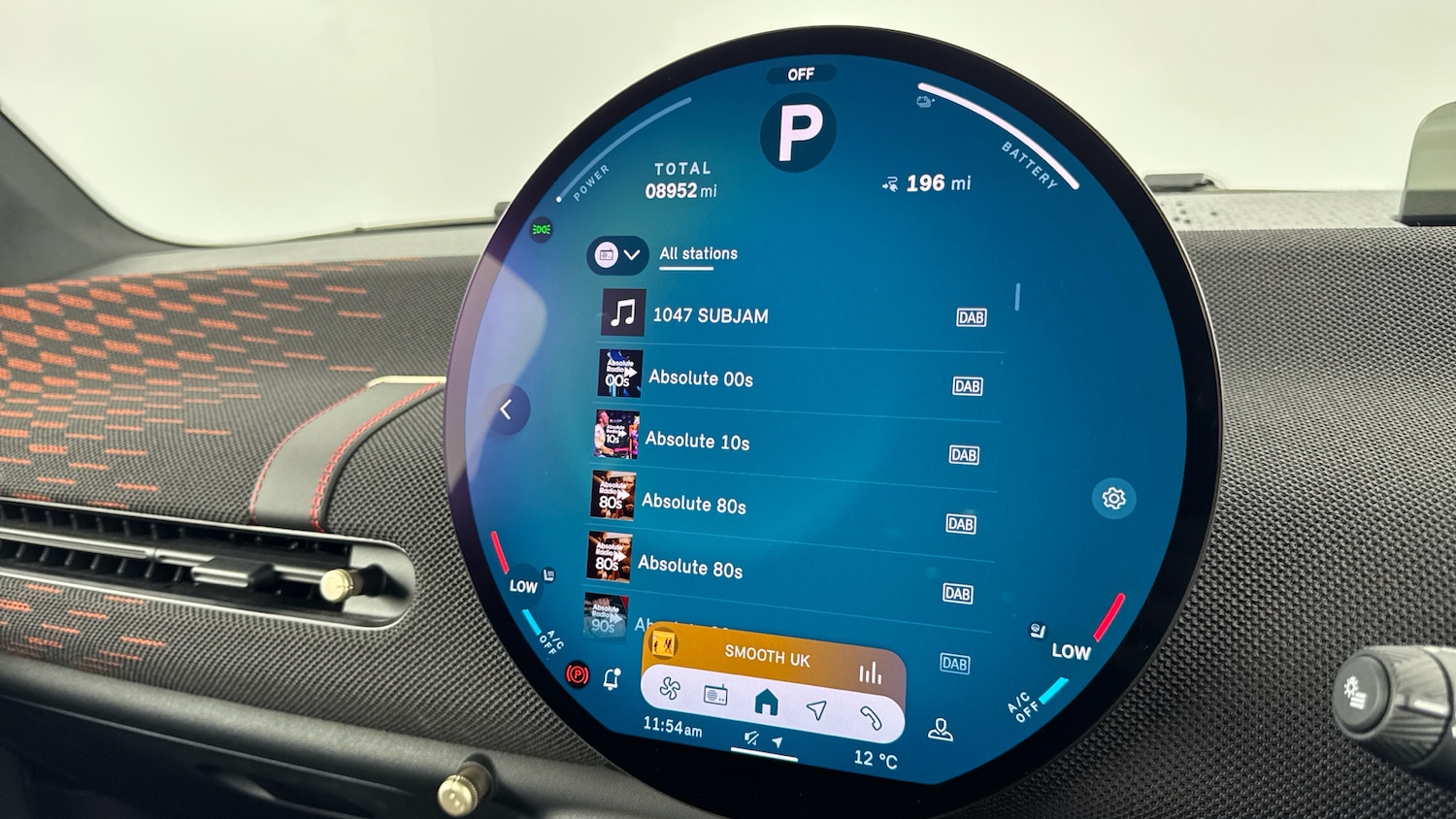The width and height of the screenshot is (1456, 819).
Task: Open the gear settings icon
Action: (x=1113, y=499)
